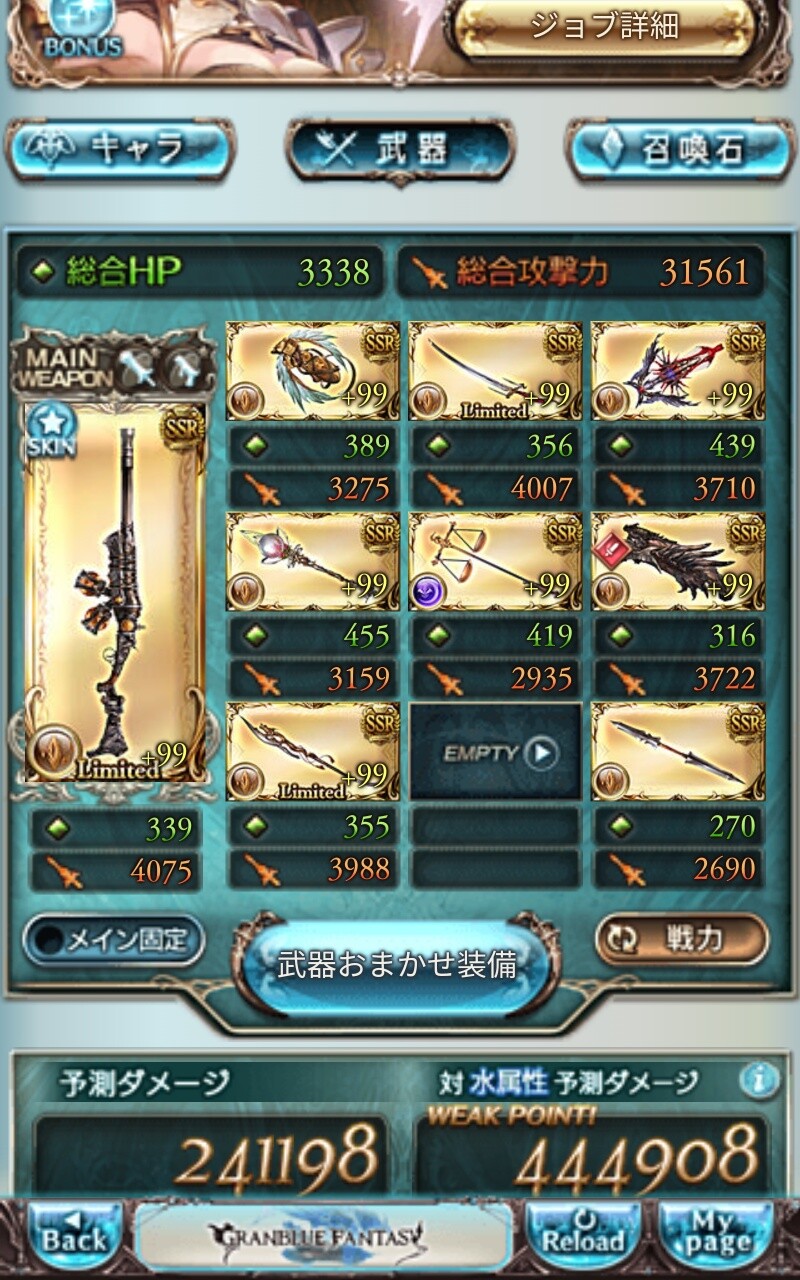Click the 戦力 sort button
Screen dimensions: 800x1280
click(682, 940)
